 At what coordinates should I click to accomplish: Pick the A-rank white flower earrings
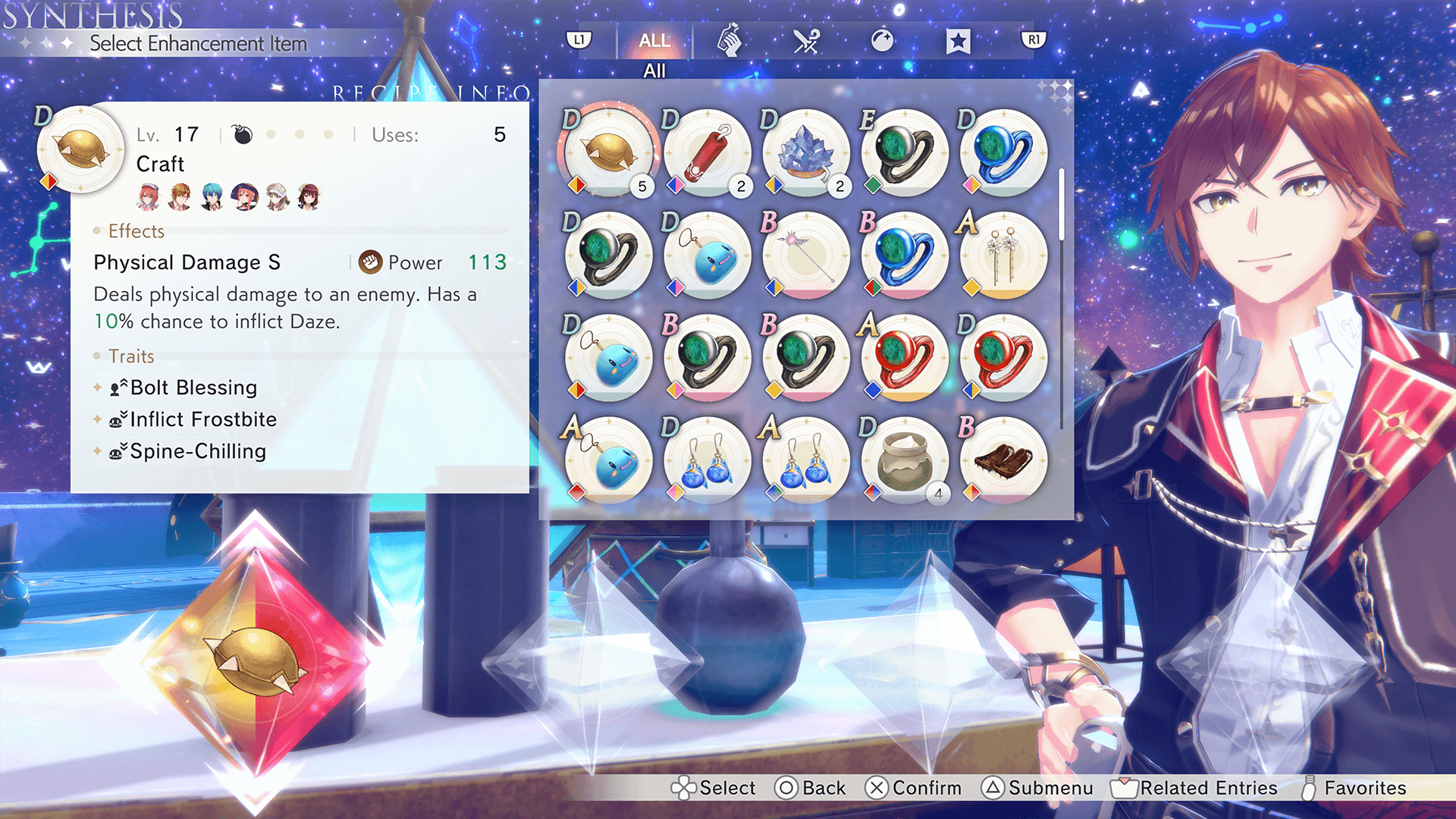1003,256
